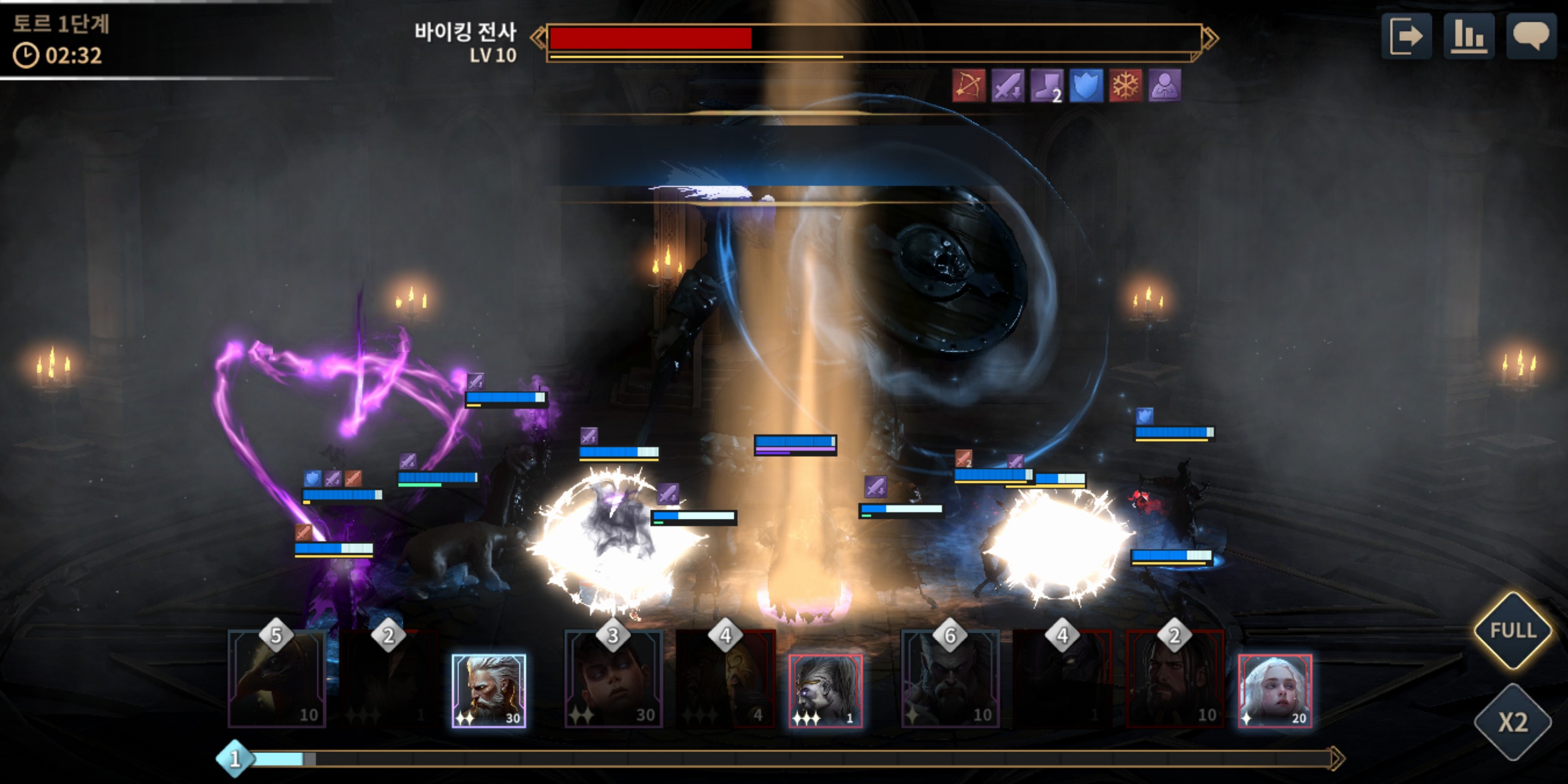Open the battle statistics bar-chart button
Viewport: 1568px width, 784px height.
(1468, 36)
